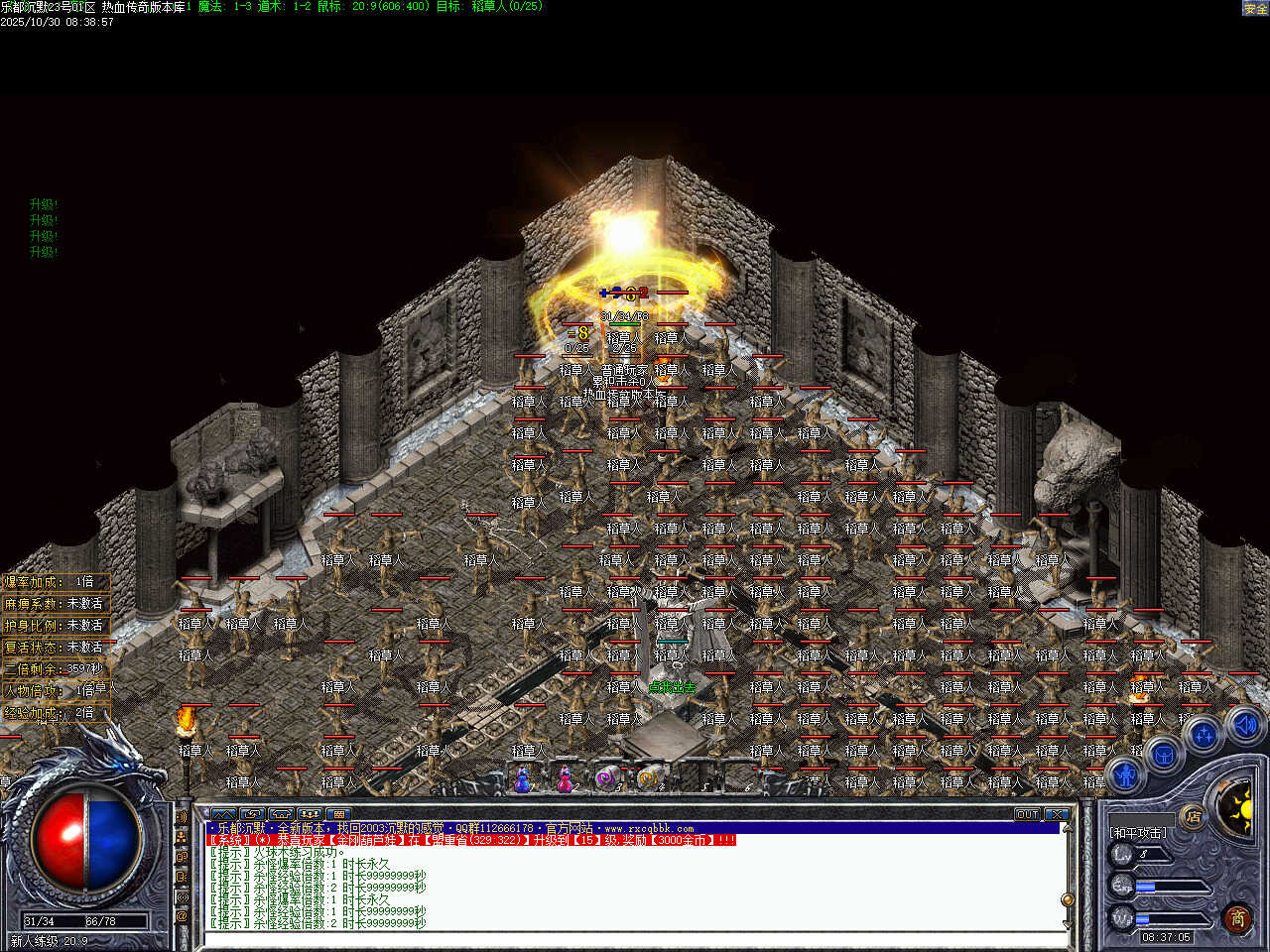1270x952 pixels.
Task: Use the orange scroll in belt slot 4
Action: [649, 780]
